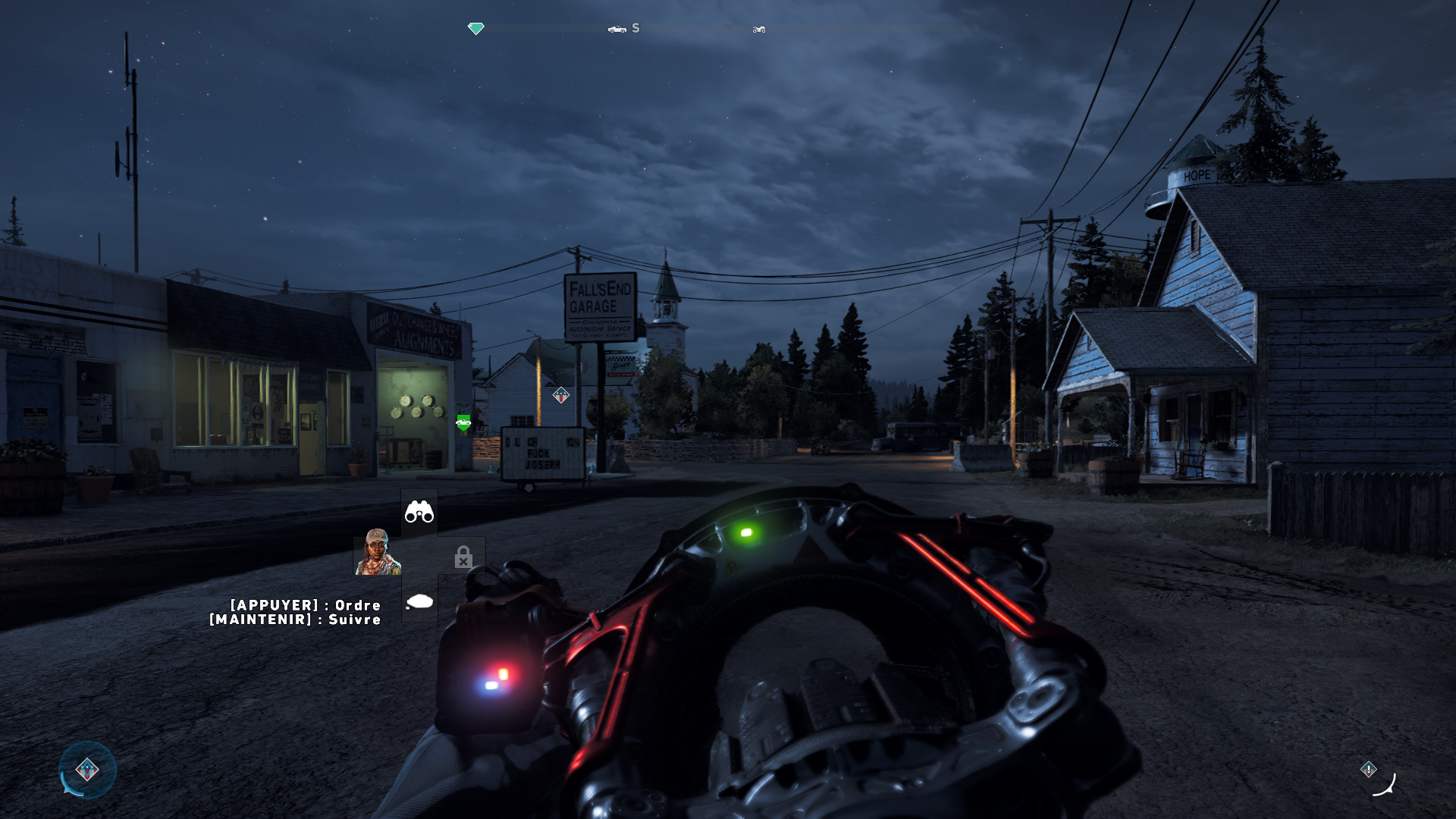The width and height of the screenshot is (1456, 819).
Task: Click the teal diamond compass marker
Action: 475,29
